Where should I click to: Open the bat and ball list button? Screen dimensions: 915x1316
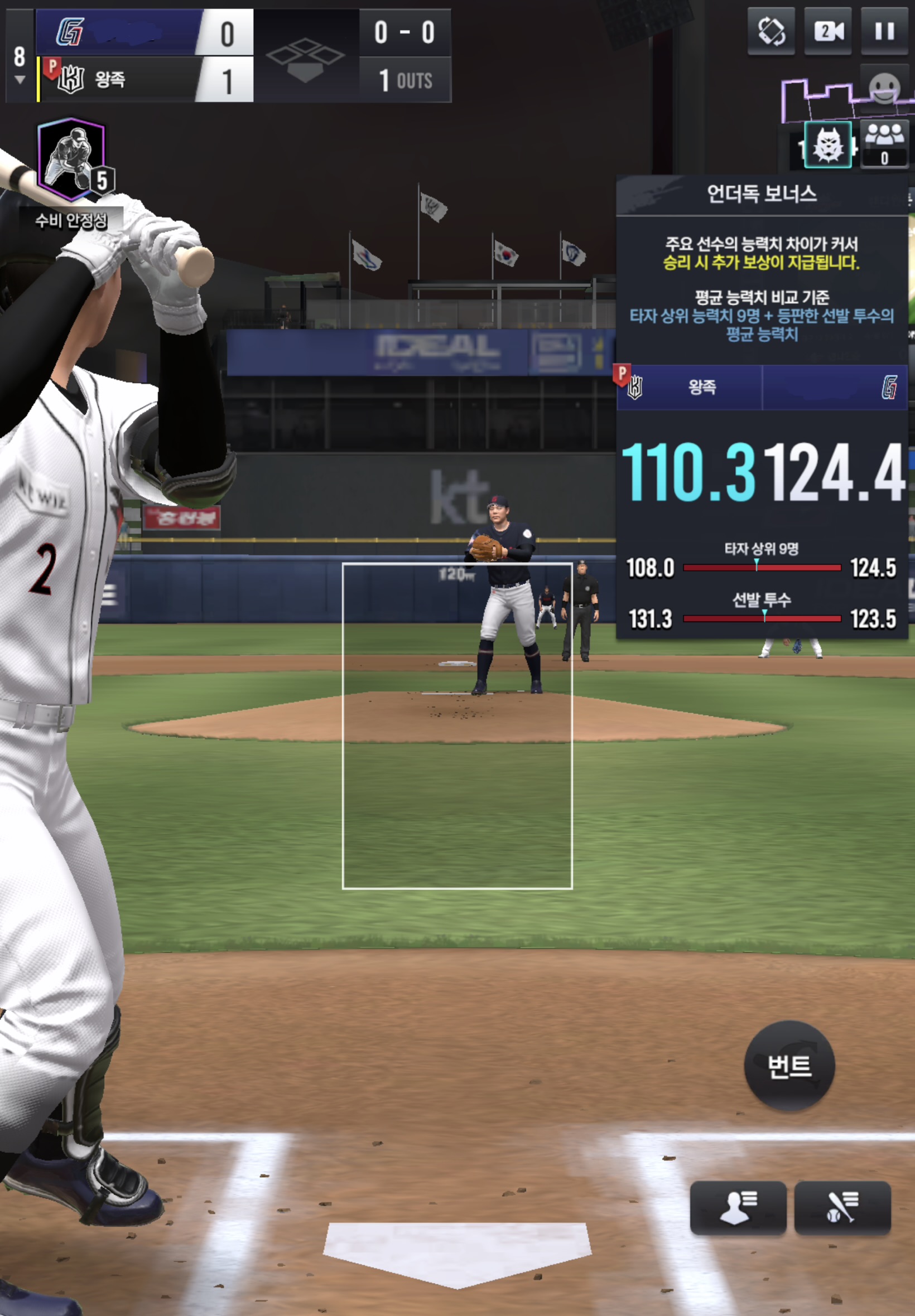click(841, 1207)
